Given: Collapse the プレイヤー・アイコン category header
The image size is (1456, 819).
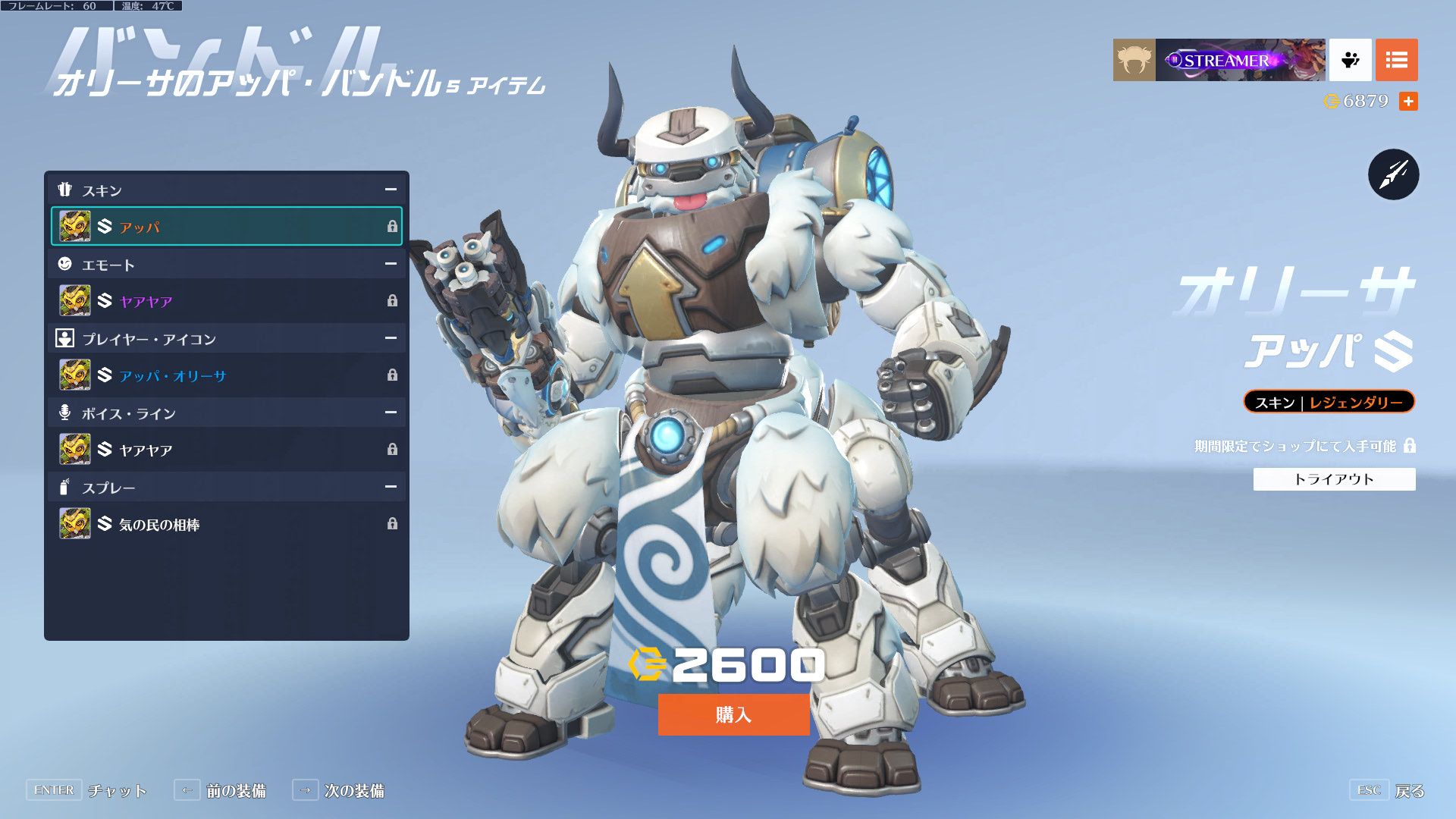Looking at the screenshot, I should coord(391,338).
